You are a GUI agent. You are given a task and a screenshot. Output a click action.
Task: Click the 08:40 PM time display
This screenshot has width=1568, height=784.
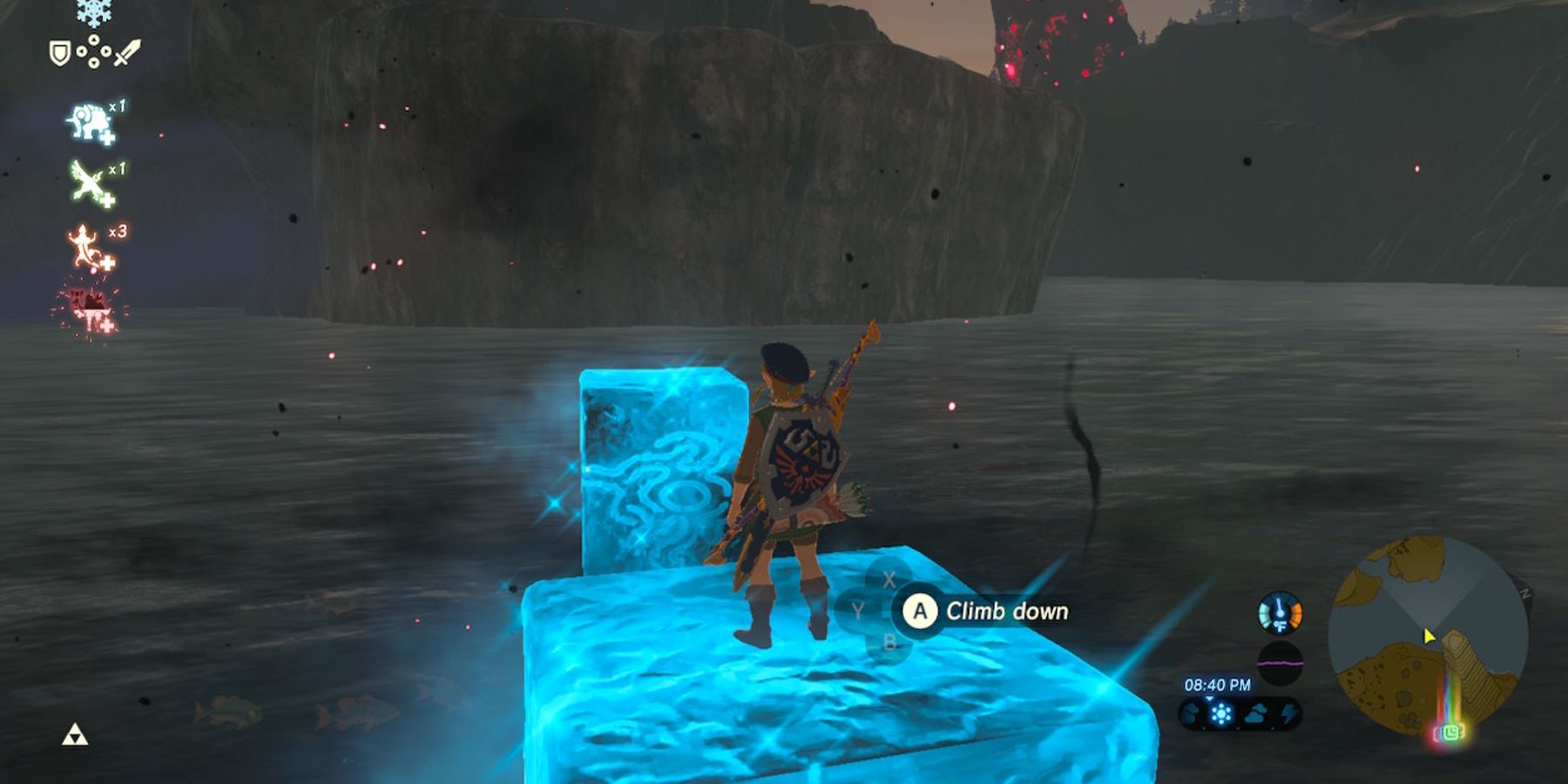tap(1218, 685)
